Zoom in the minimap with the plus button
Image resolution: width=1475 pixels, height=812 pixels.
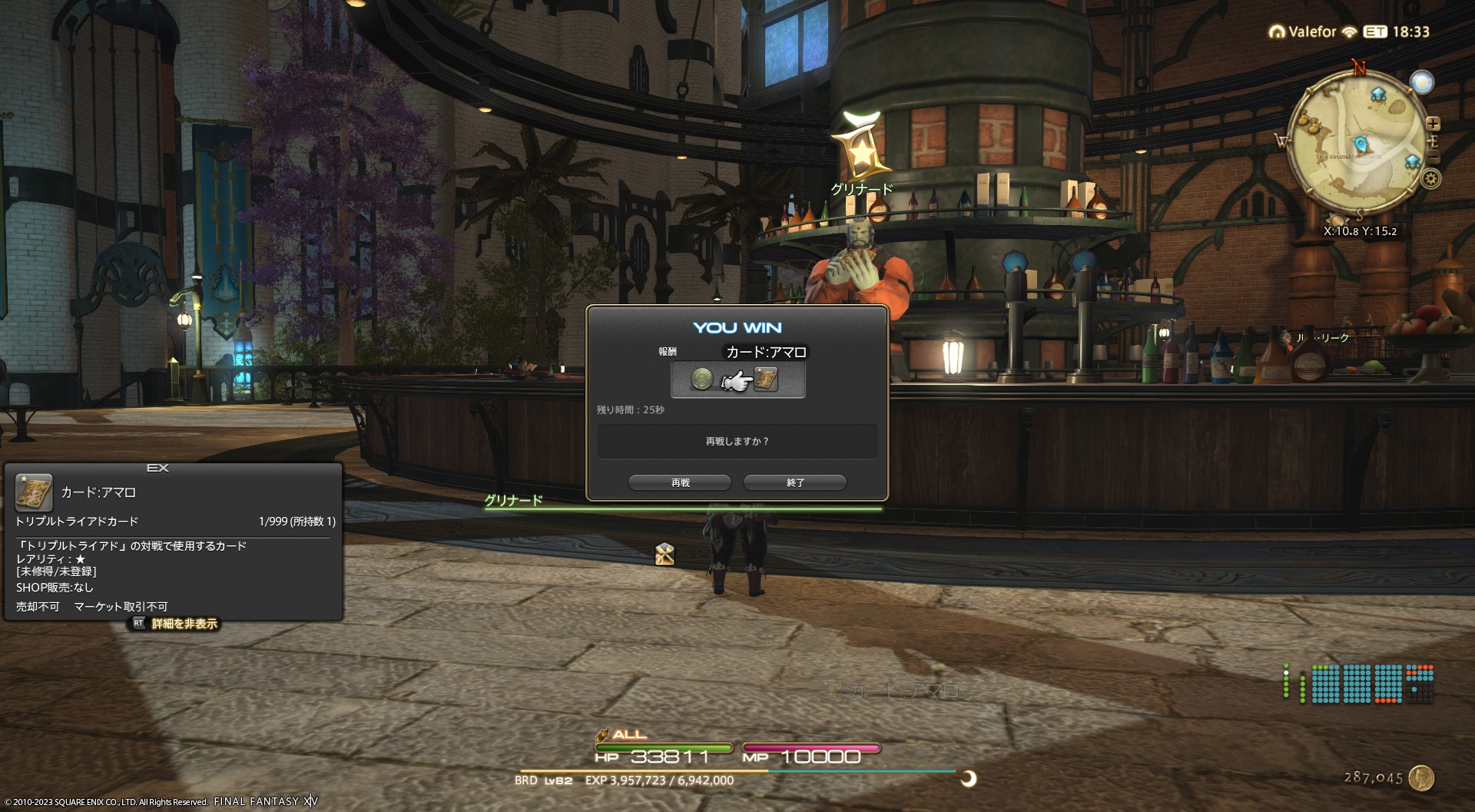click(x=1433, y=124)
